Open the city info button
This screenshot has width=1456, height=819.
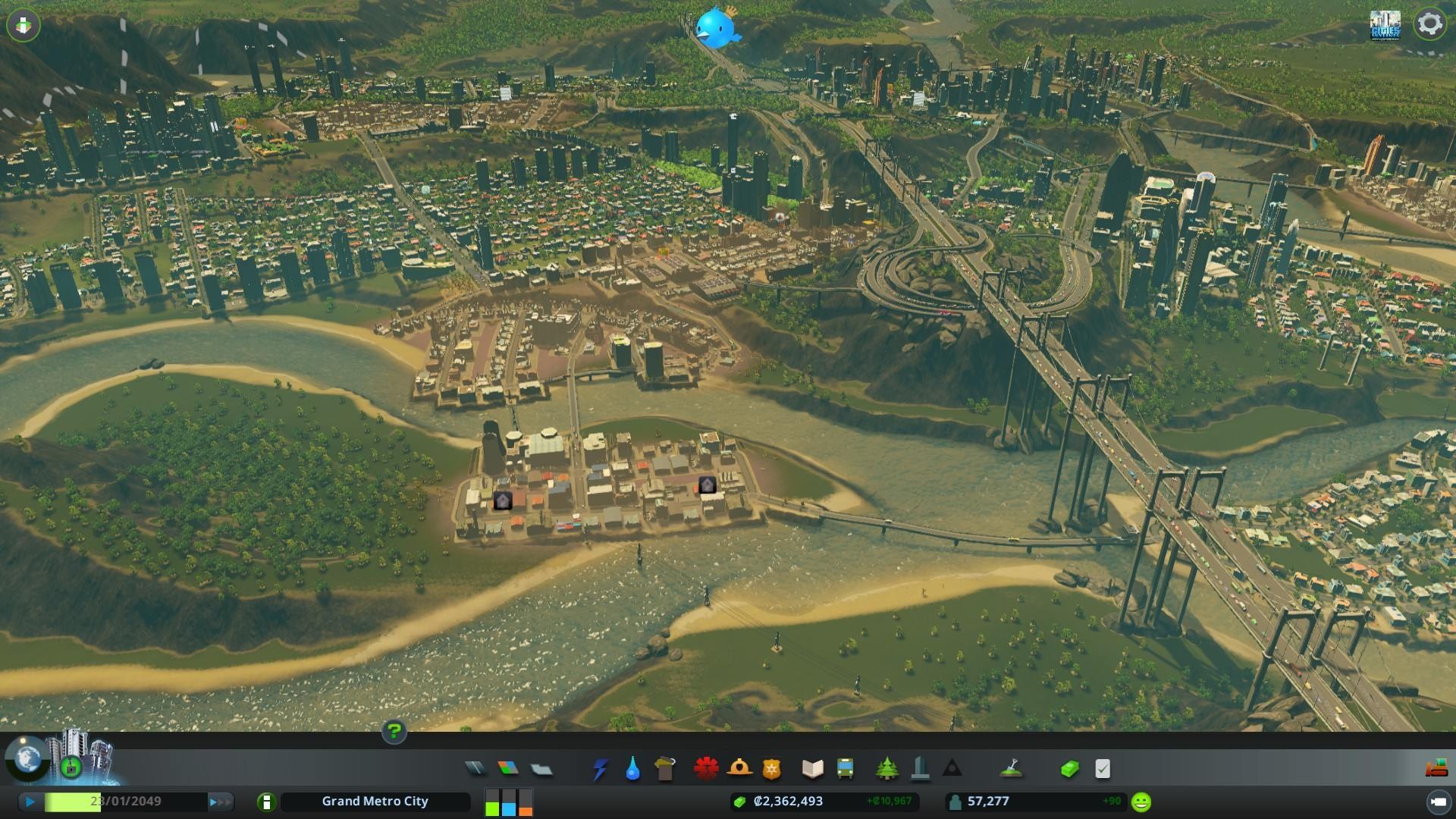pos(266,802)
